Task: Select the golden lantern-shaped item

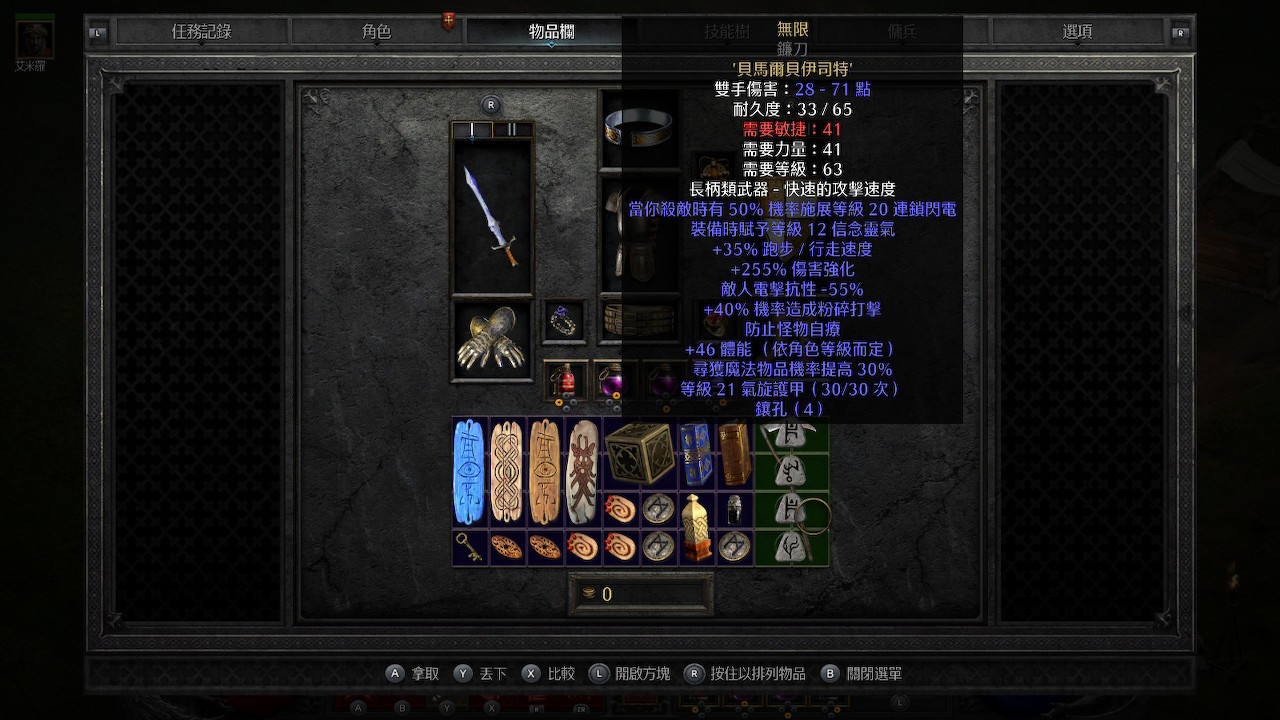Action: coord(696,528)
